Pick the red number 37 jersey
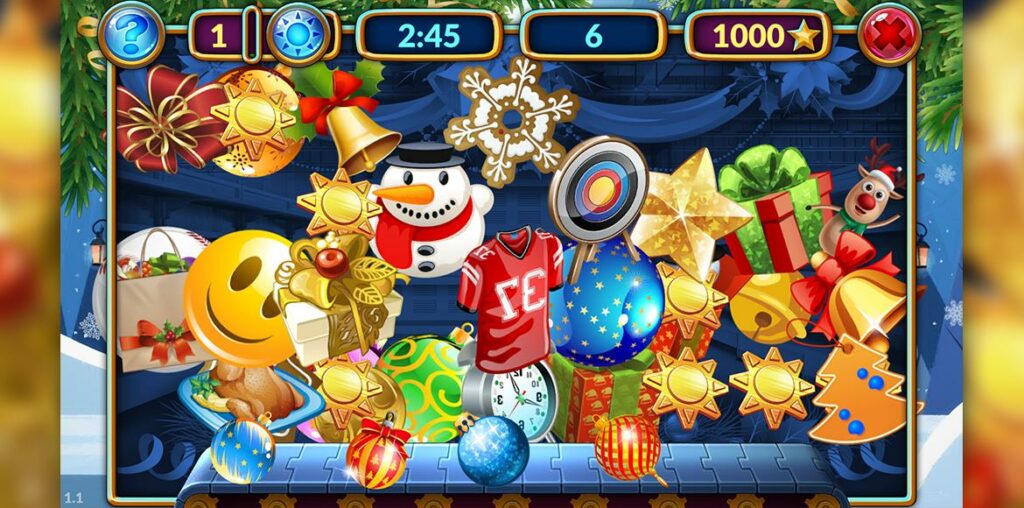The width and height of the screenshot is (1024, 508). coord(508,297)
